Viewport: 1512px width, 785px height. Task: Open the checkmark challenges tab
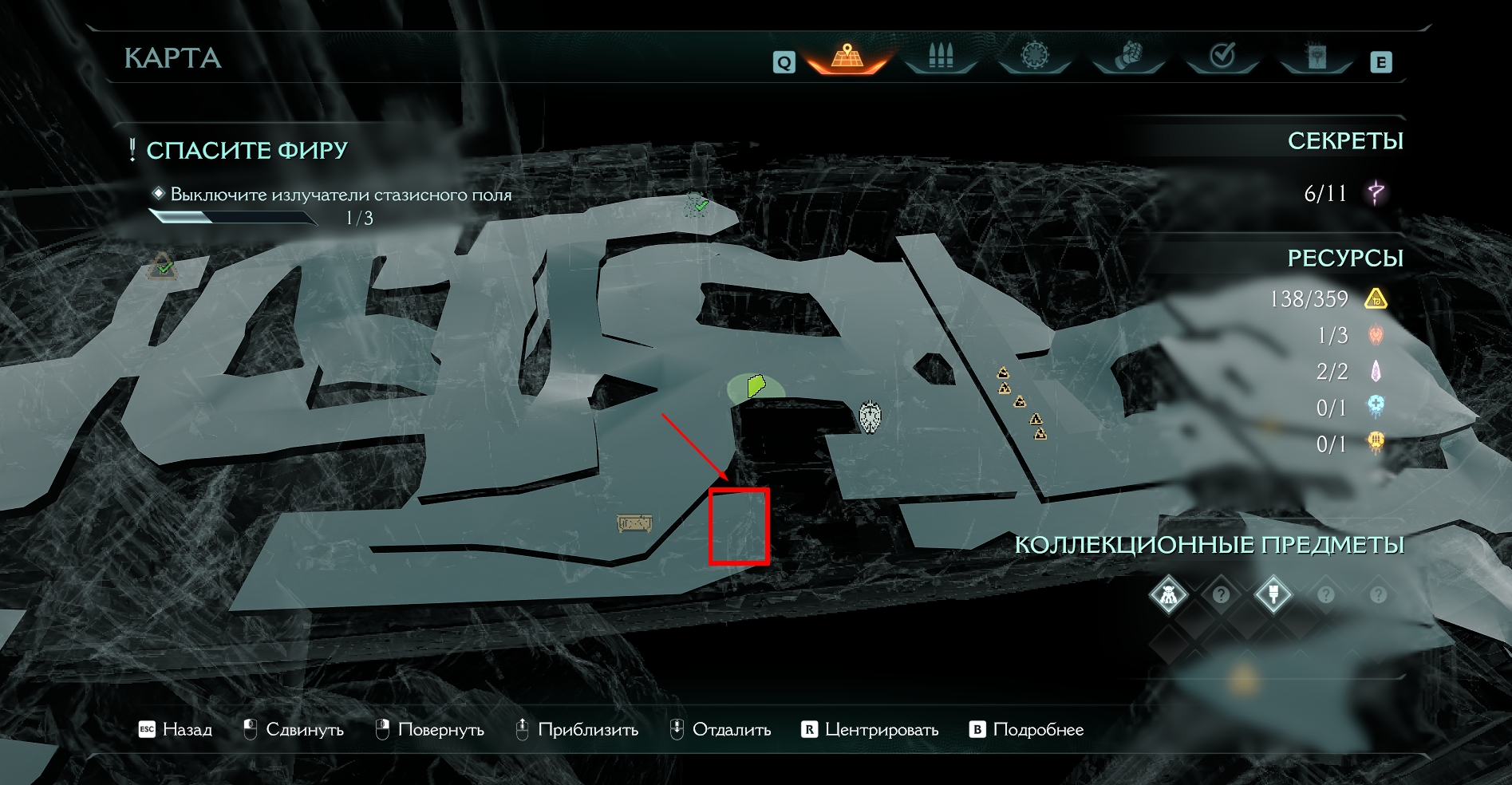coord(1222,57)
